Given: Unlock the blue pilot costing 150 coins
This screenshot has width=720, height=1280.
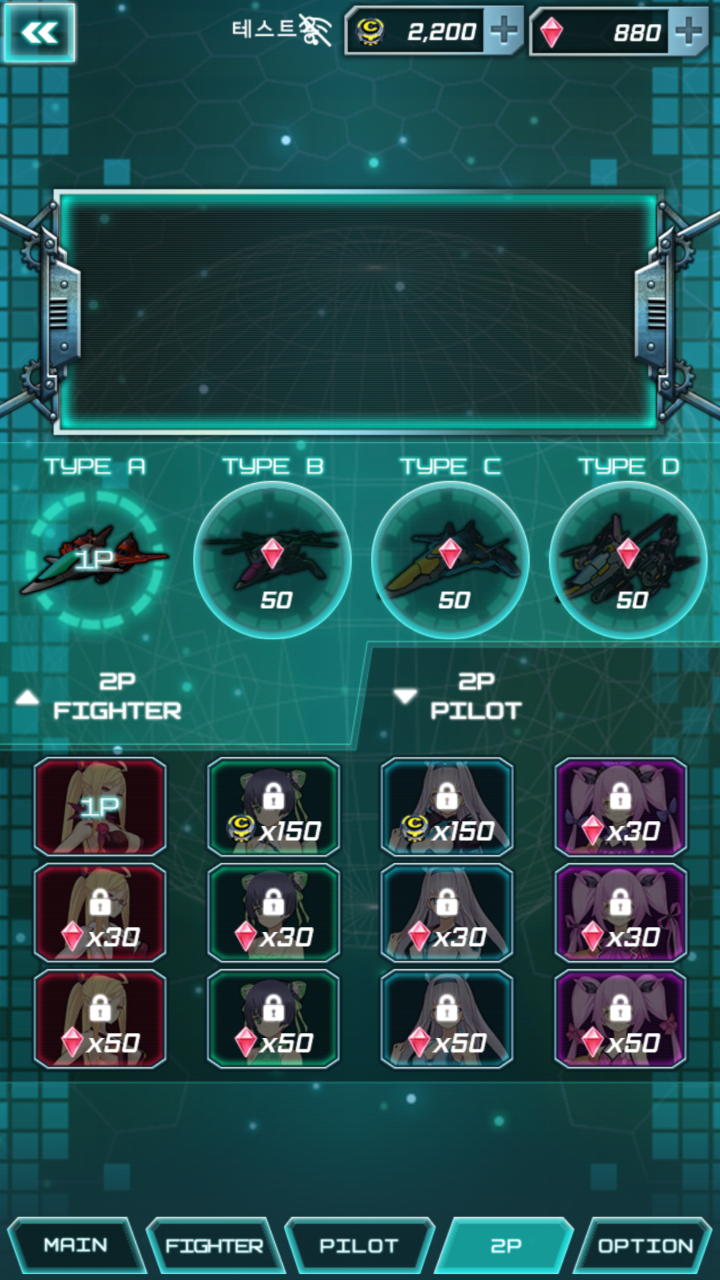Looking at the screenshot, I should coord(447,807).
